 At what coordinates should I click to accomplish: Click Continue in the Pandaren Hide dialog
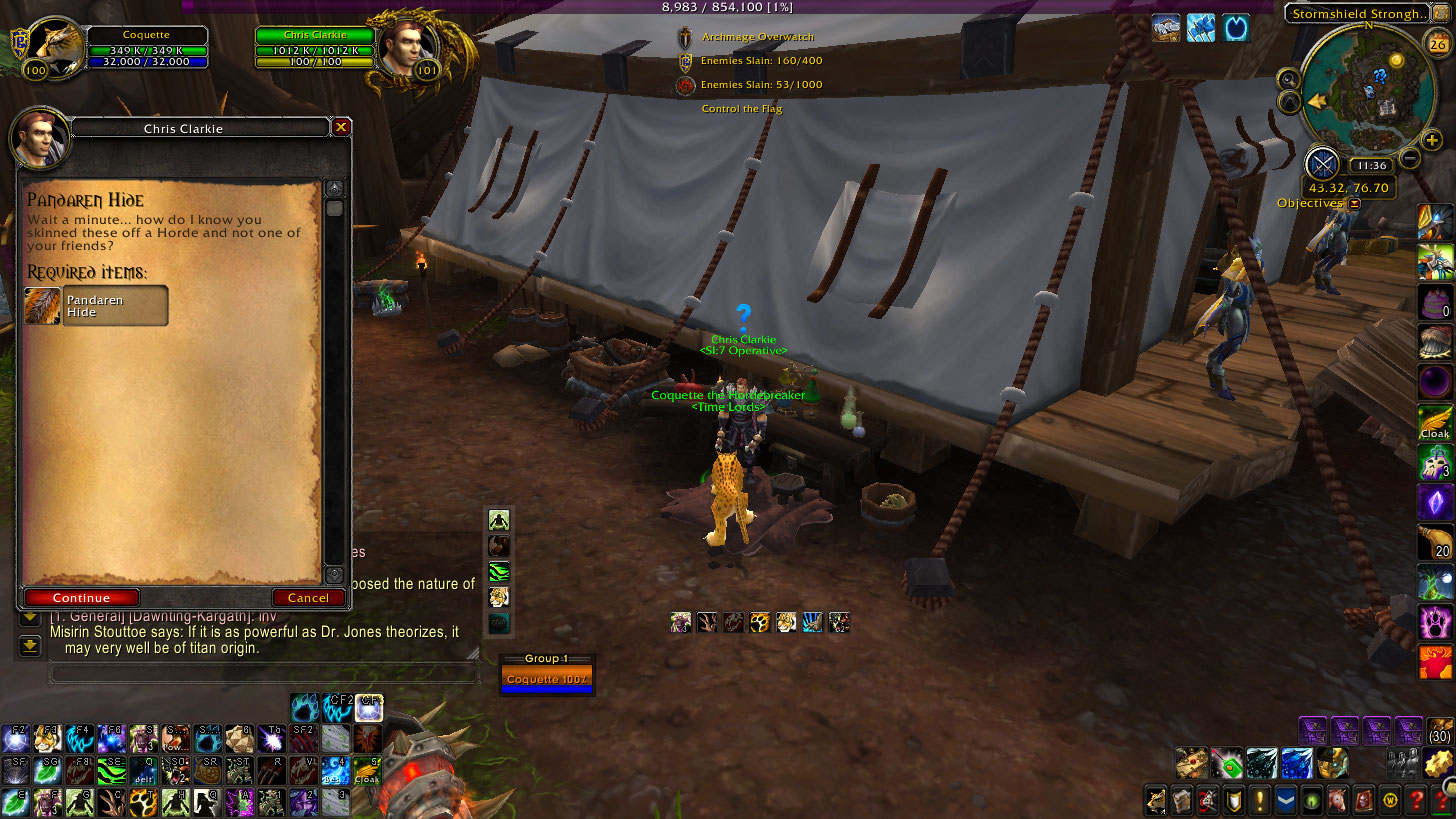82,598
